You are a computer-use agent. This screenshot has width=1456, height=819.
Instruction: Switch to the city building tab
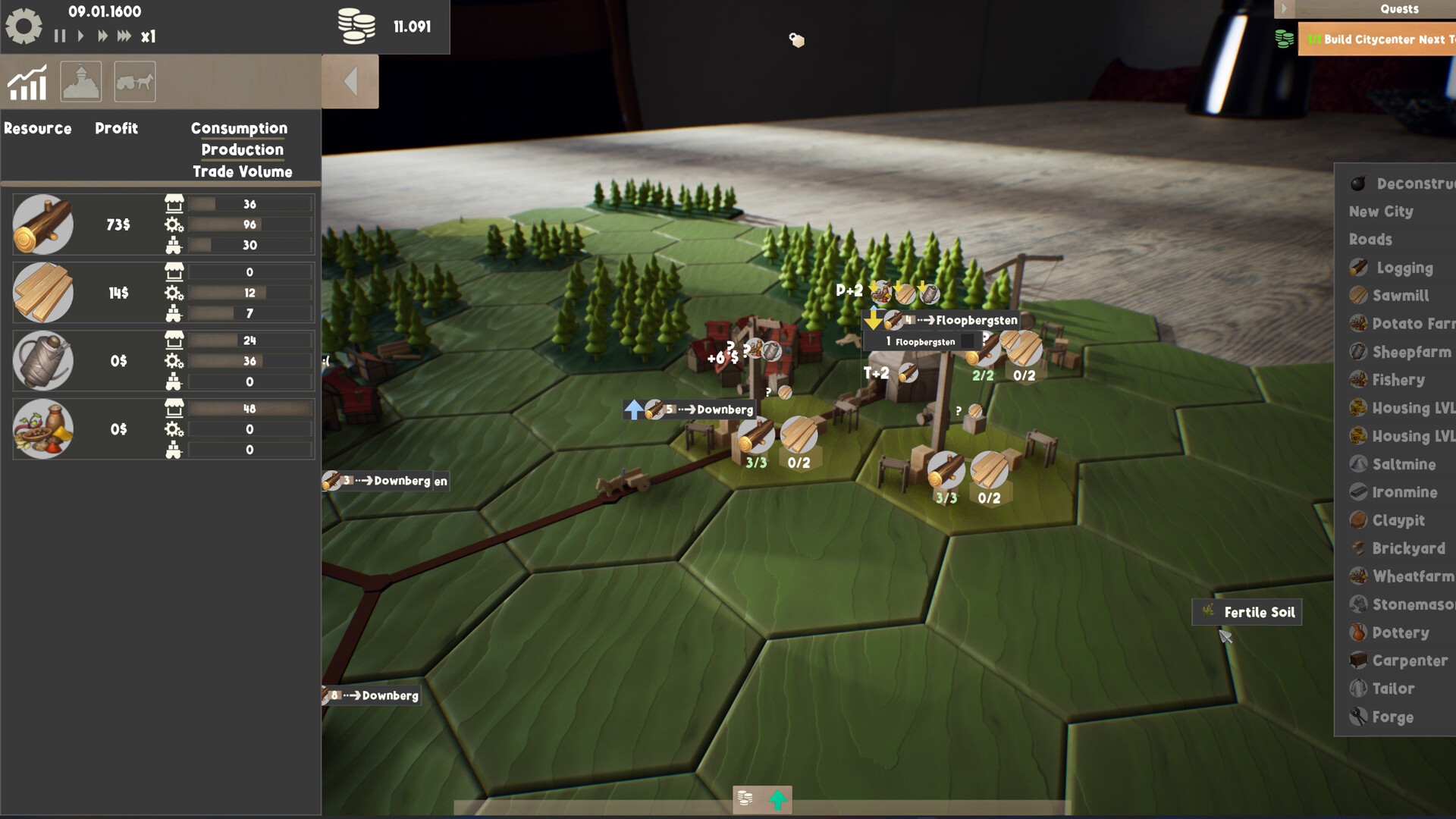[81, 82]
